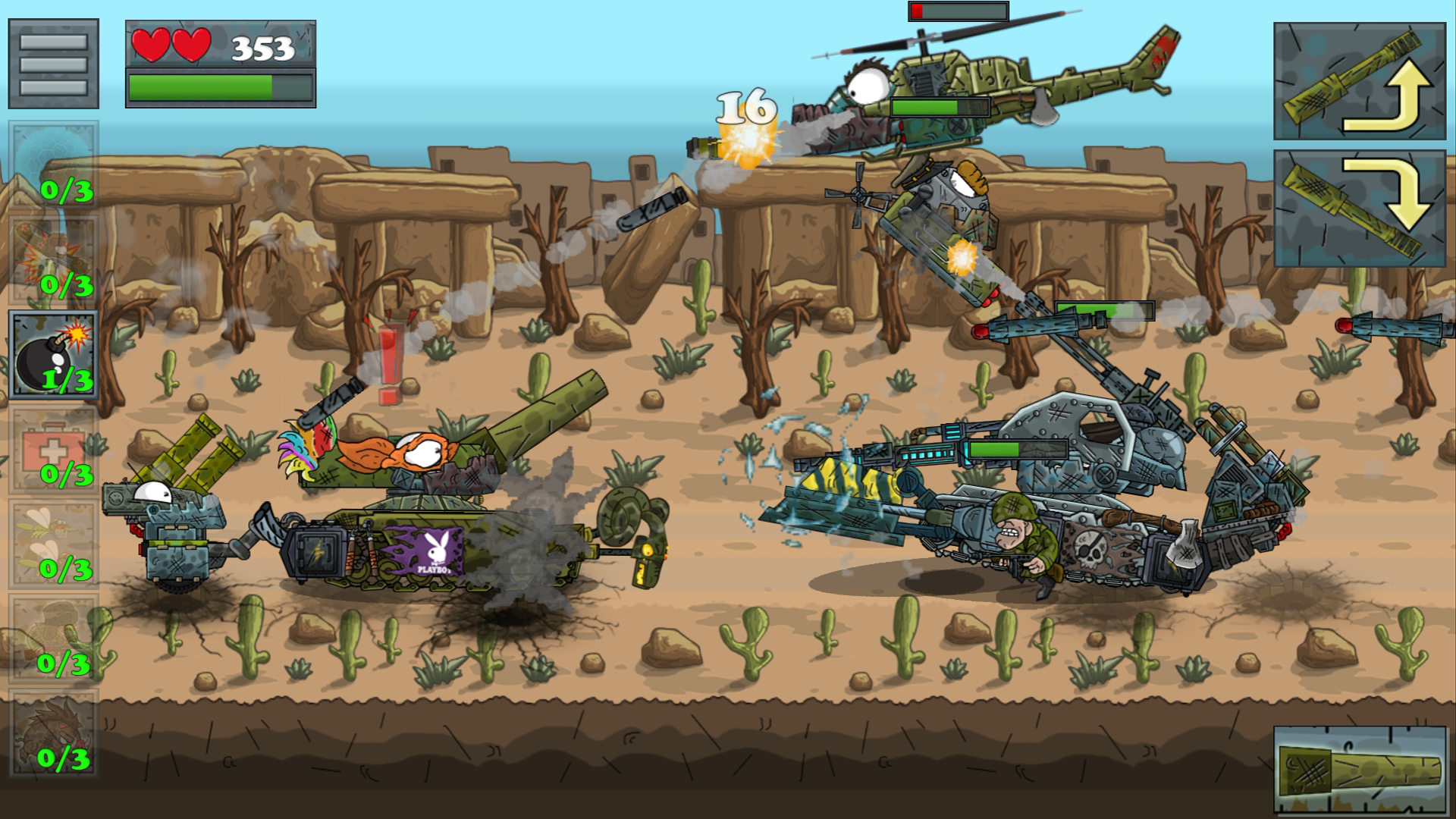Click the enemy helicopter's health bar
This screenshot has height=819, width=1456.
(942, 107)
